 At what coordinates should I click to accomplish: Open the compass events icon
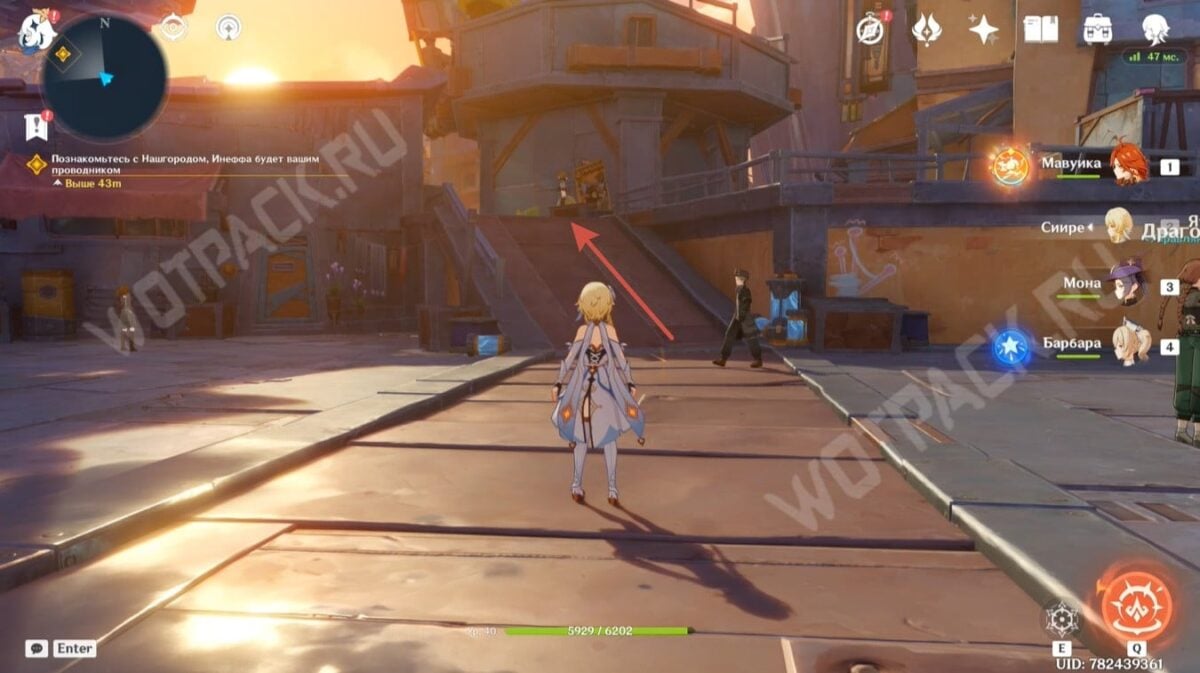(871, 30)
